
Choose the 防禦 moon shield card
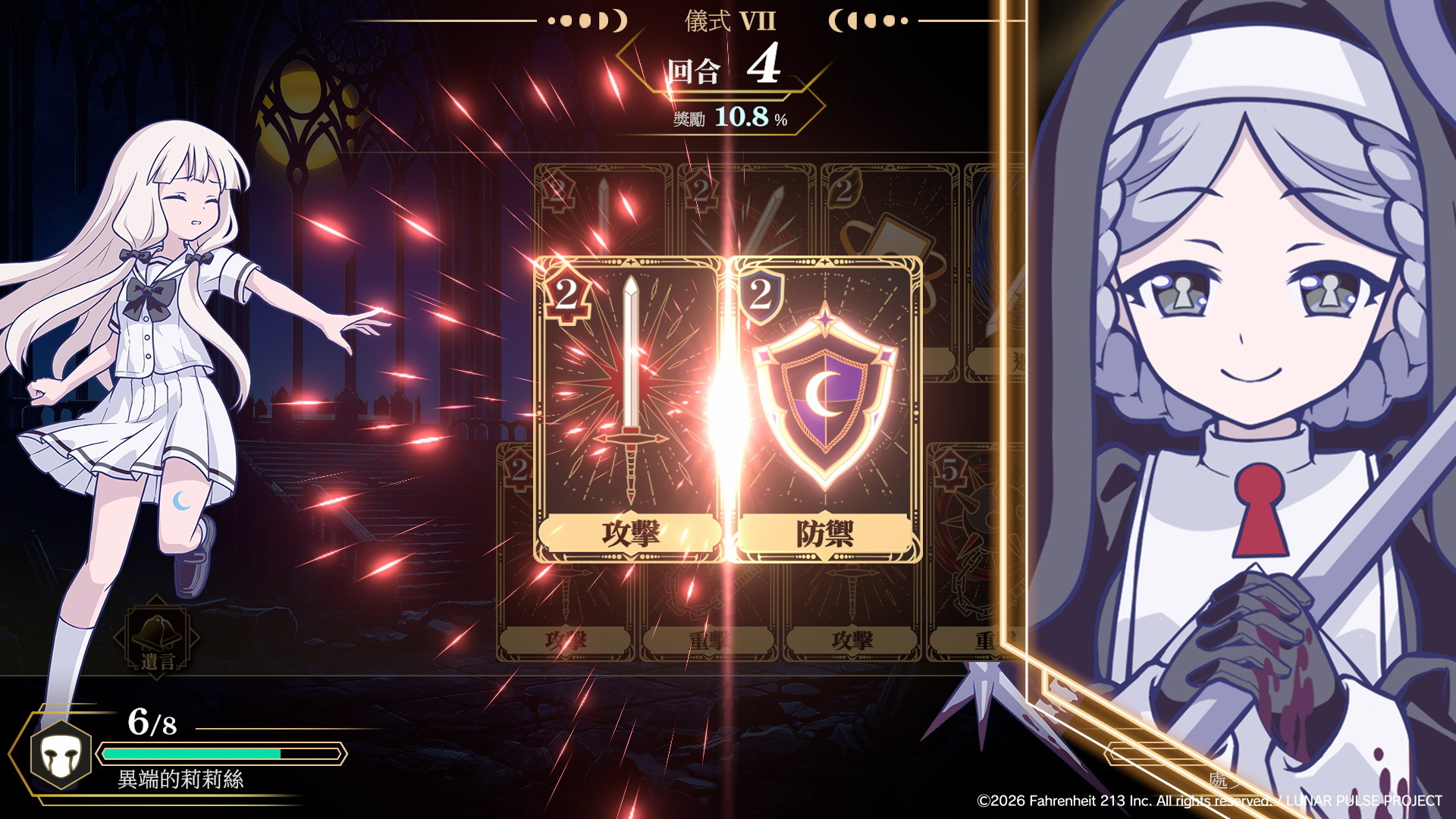coord(825,409)
